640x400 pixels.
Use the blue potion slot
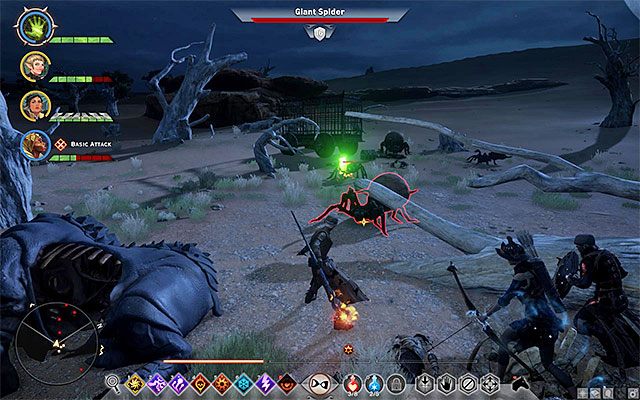pyautogui.click(x=374, y=382)
